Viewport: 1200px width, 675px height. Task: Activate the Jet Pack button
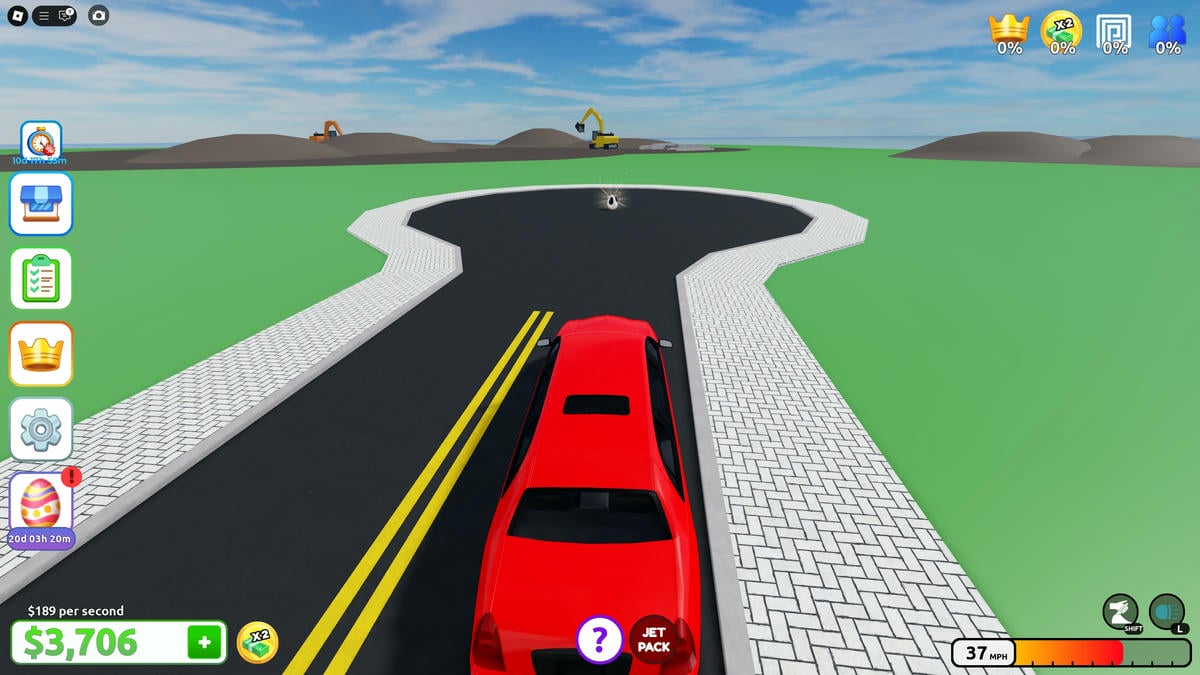pyautogui.click(x=653, y=639)
